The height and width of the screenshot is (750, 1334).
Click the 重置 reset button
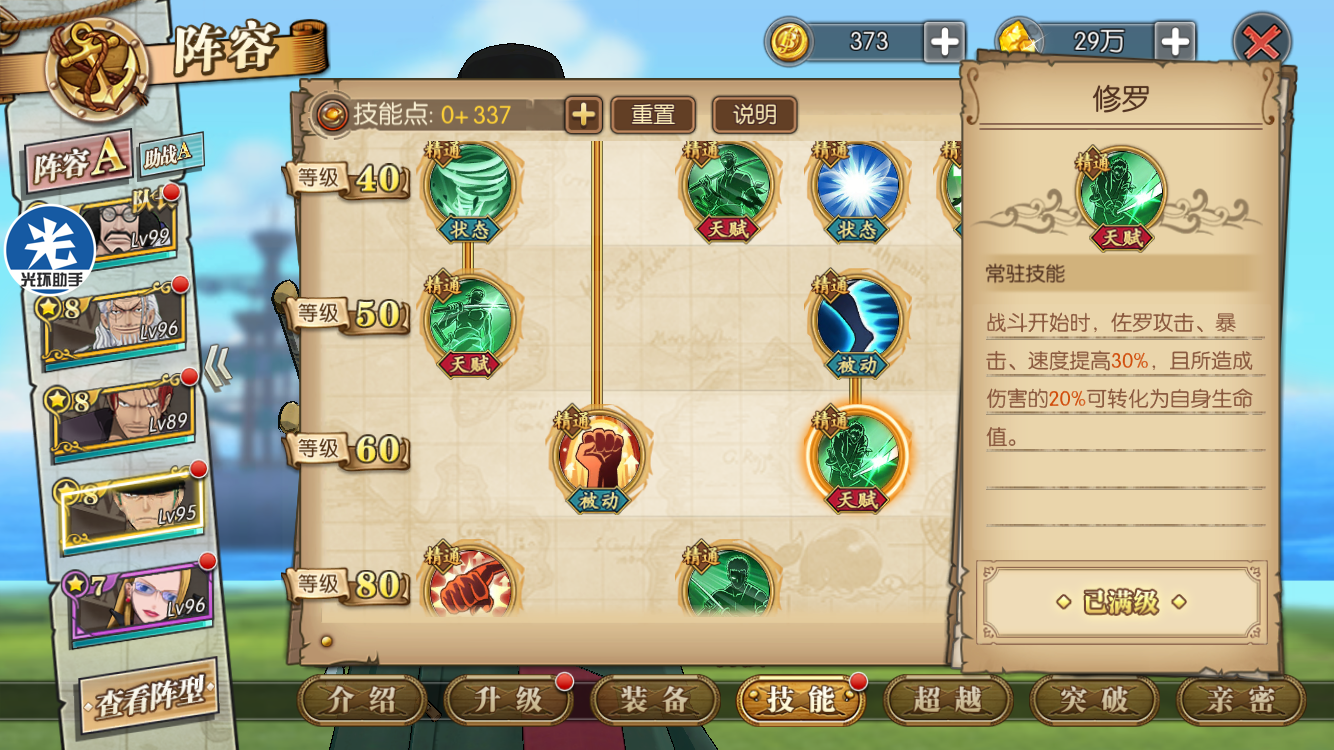point(653,115)
